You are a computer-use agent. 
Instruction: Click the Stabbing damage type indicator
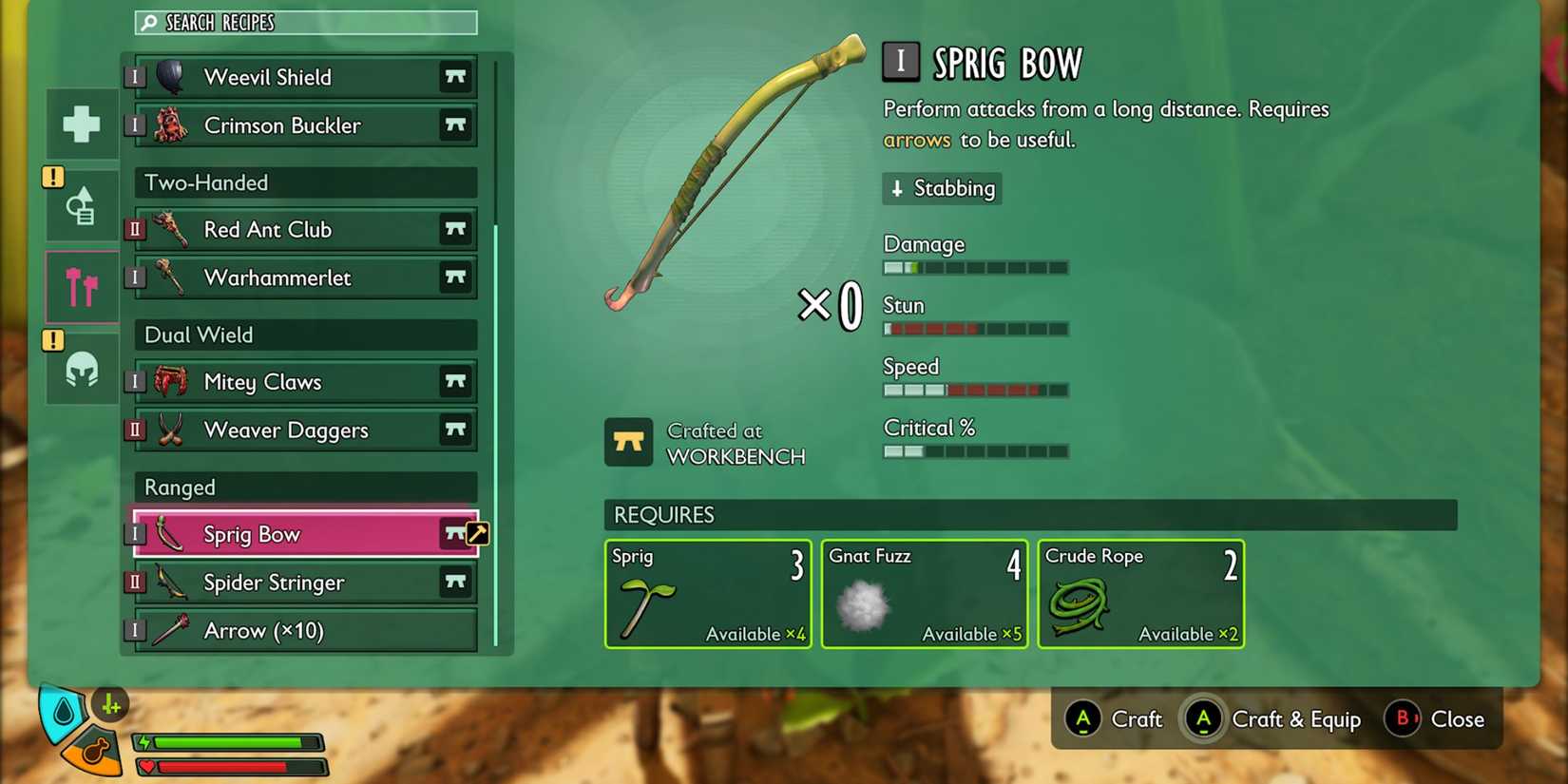941,188
